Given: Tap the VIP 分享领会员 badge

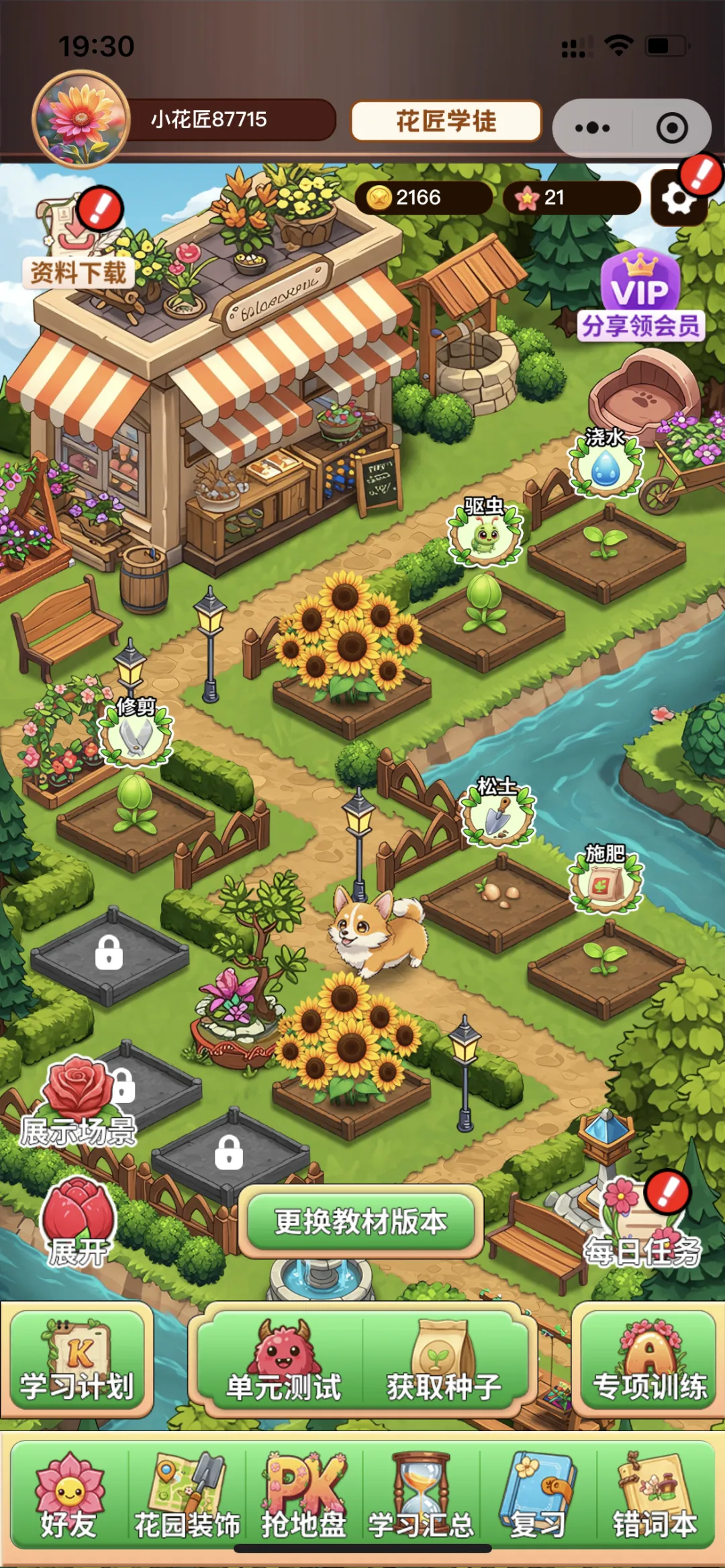Looking at the screenshot, I should tap(640, 299).
